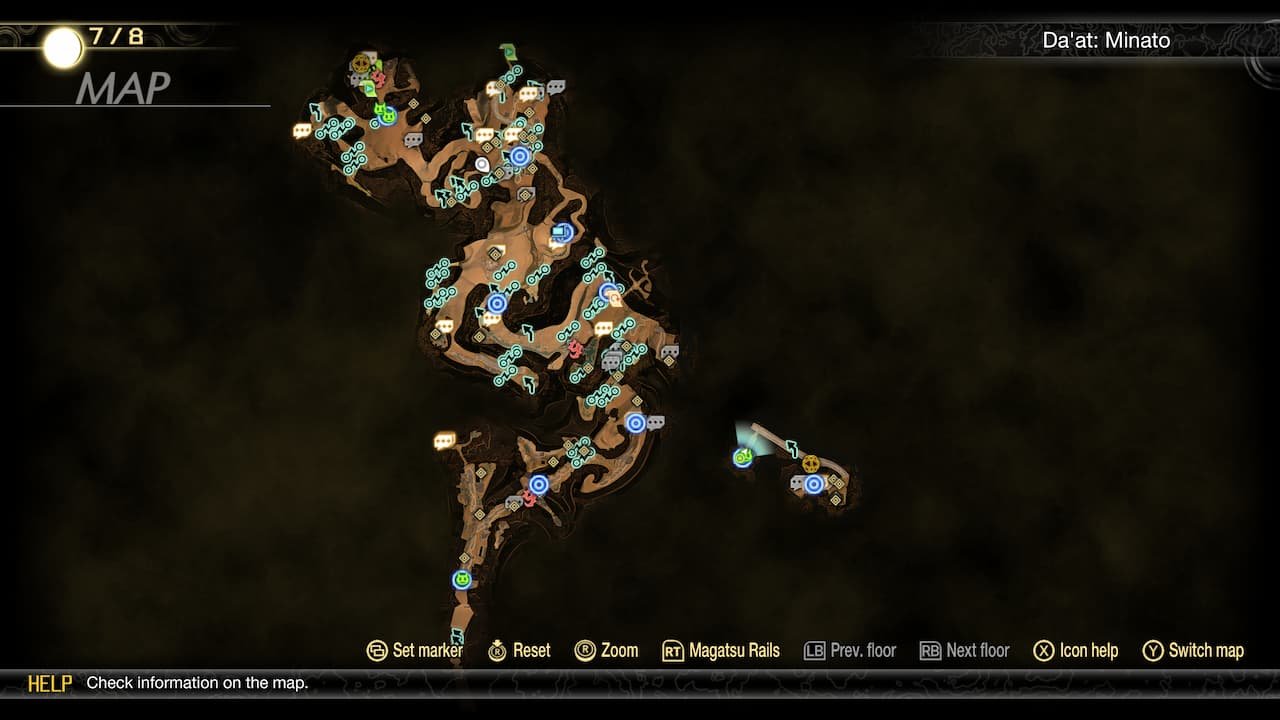The width and height of the screenshot is (1280, 720).
Task: Use the Zoom control
Action: [x=614, y=650]
